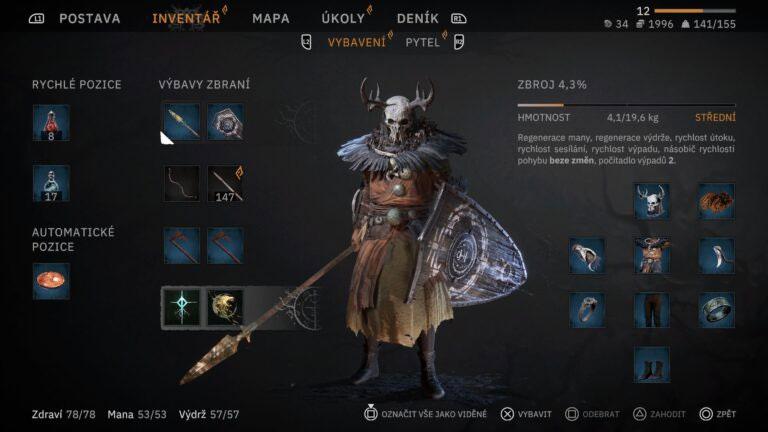The height and width of the screenshot is (432, 768).
Task: Open the Postava character tab
Action: 89,18
